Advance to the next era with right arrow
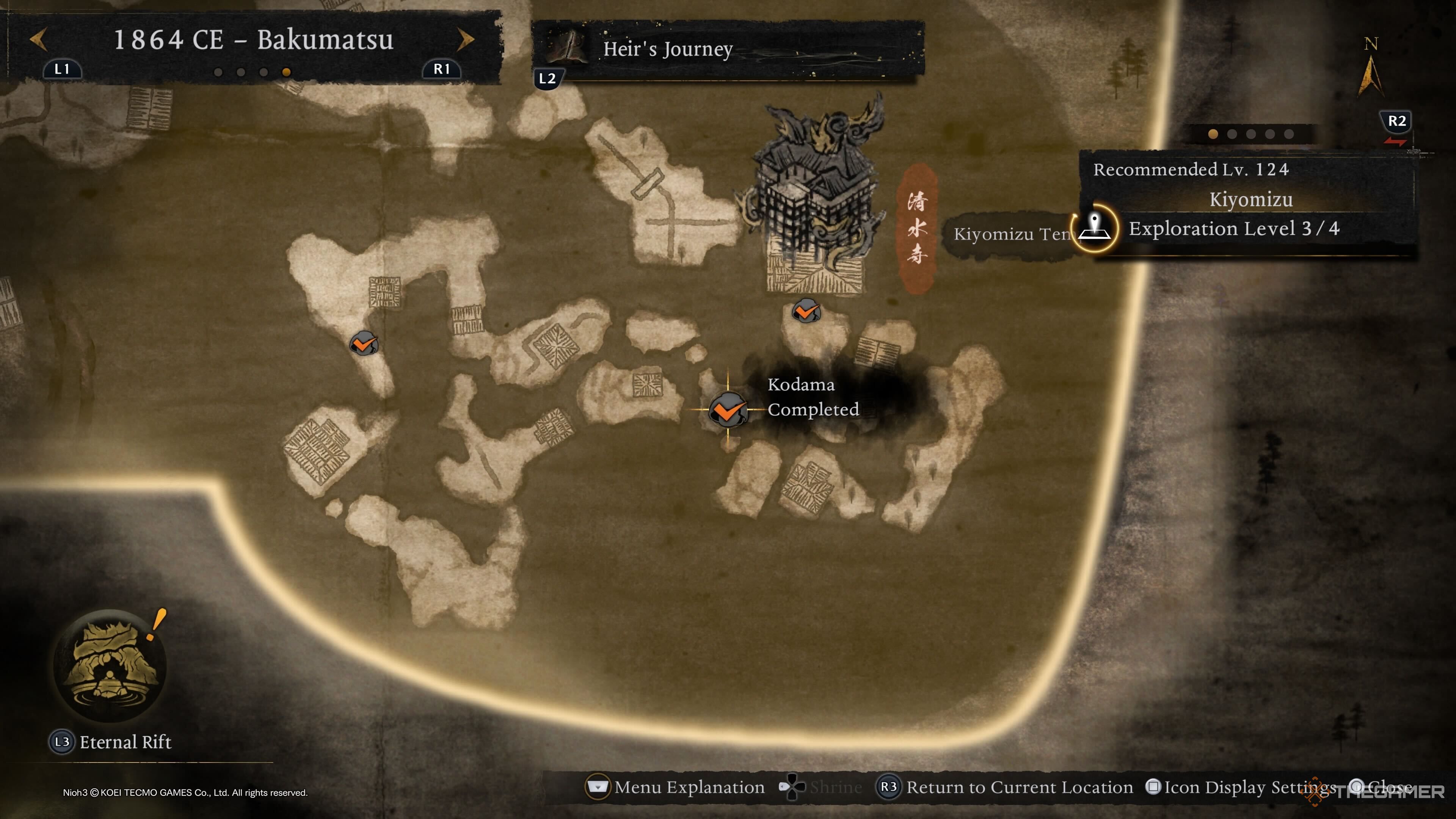 point(465,39)
